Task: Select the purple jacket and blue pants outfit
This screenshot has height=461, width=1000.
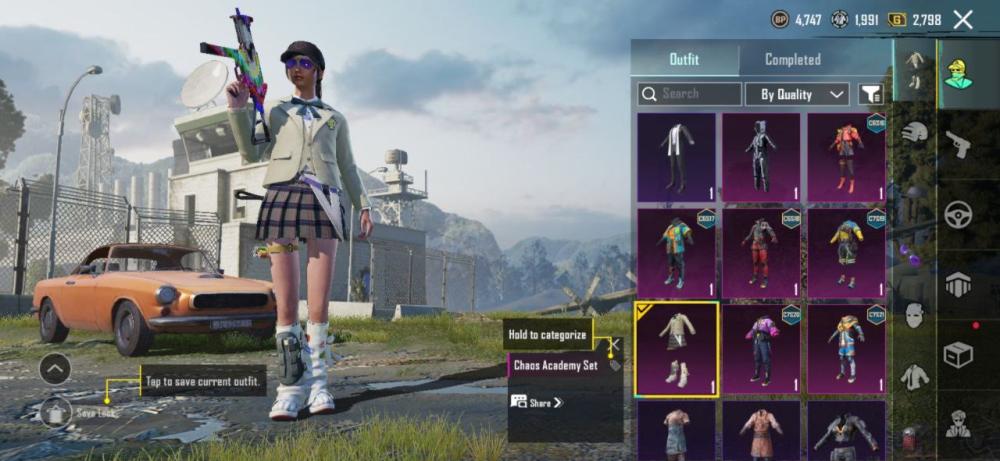Action: click(x=762, y=350)
